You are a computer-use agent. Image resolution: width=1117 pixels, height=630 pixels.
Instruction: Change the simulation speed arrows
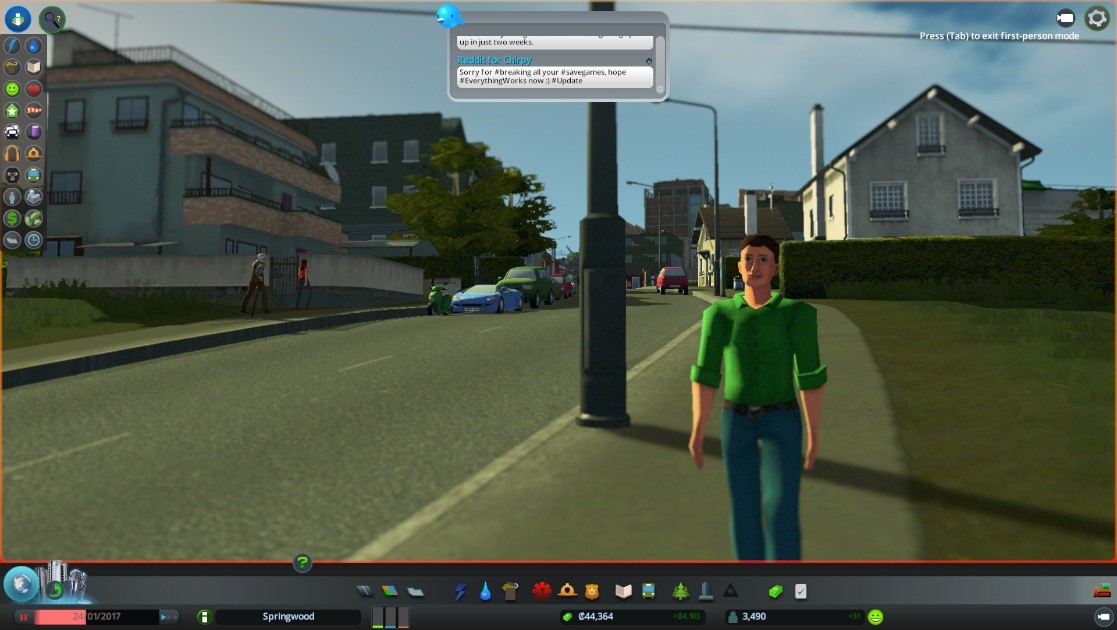click(169, 617)
